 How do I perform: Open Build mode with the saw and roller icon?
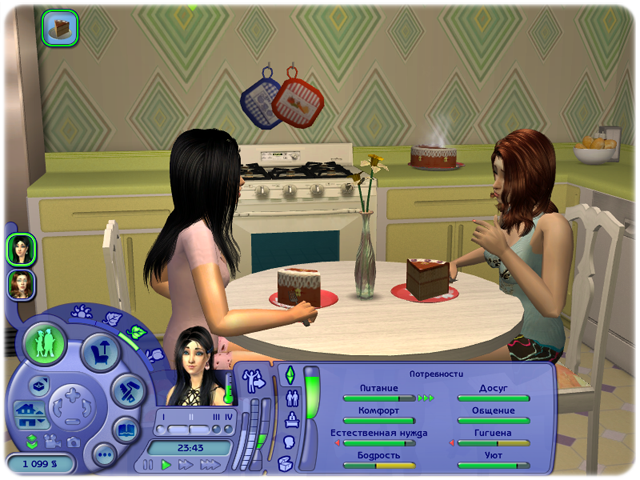point(126,391)
